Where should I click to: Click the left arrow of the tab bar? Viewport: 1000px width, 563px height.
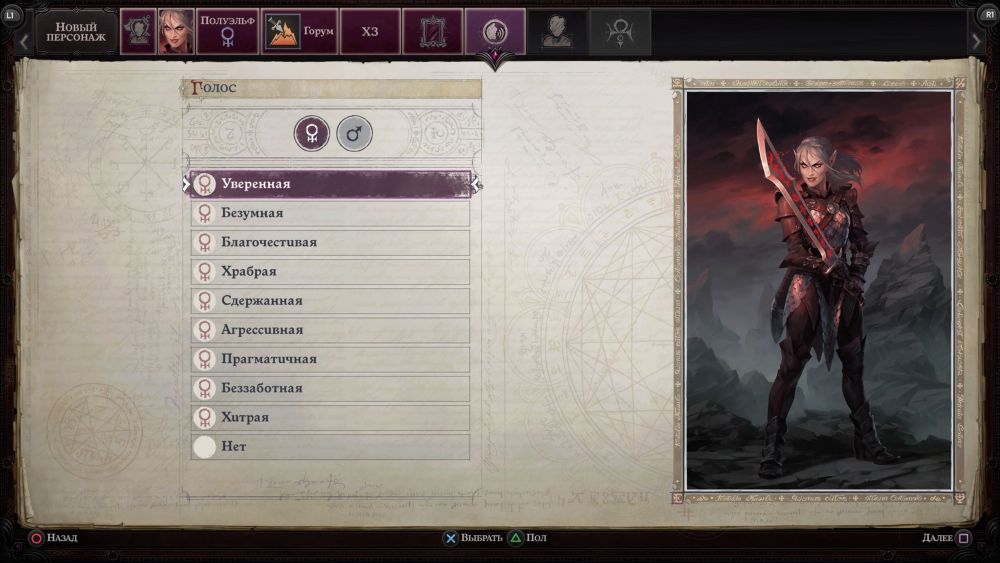pos(24,41)
